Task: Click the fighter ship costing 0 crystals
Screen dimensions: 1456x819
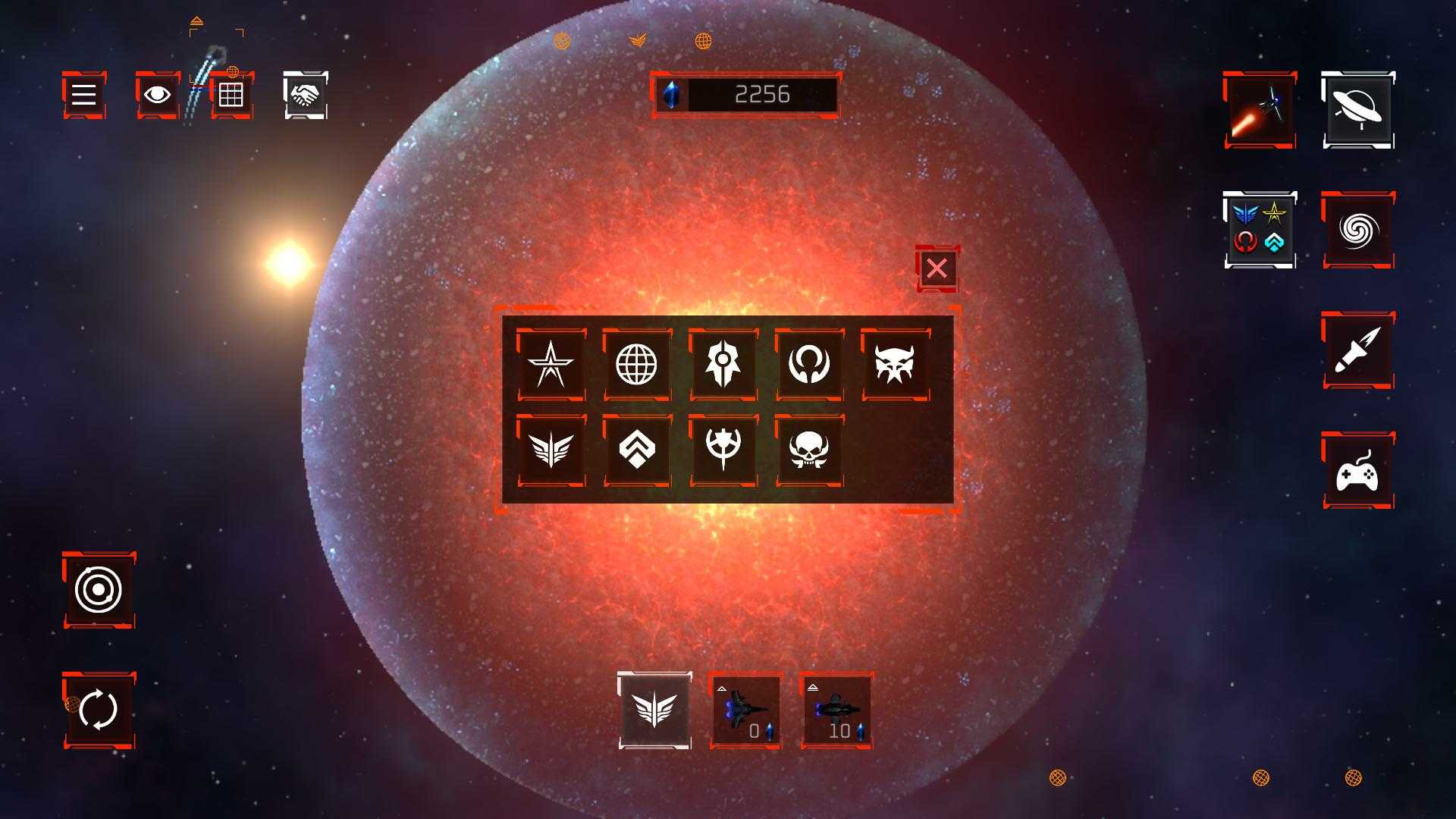Action: pos(746,711)
